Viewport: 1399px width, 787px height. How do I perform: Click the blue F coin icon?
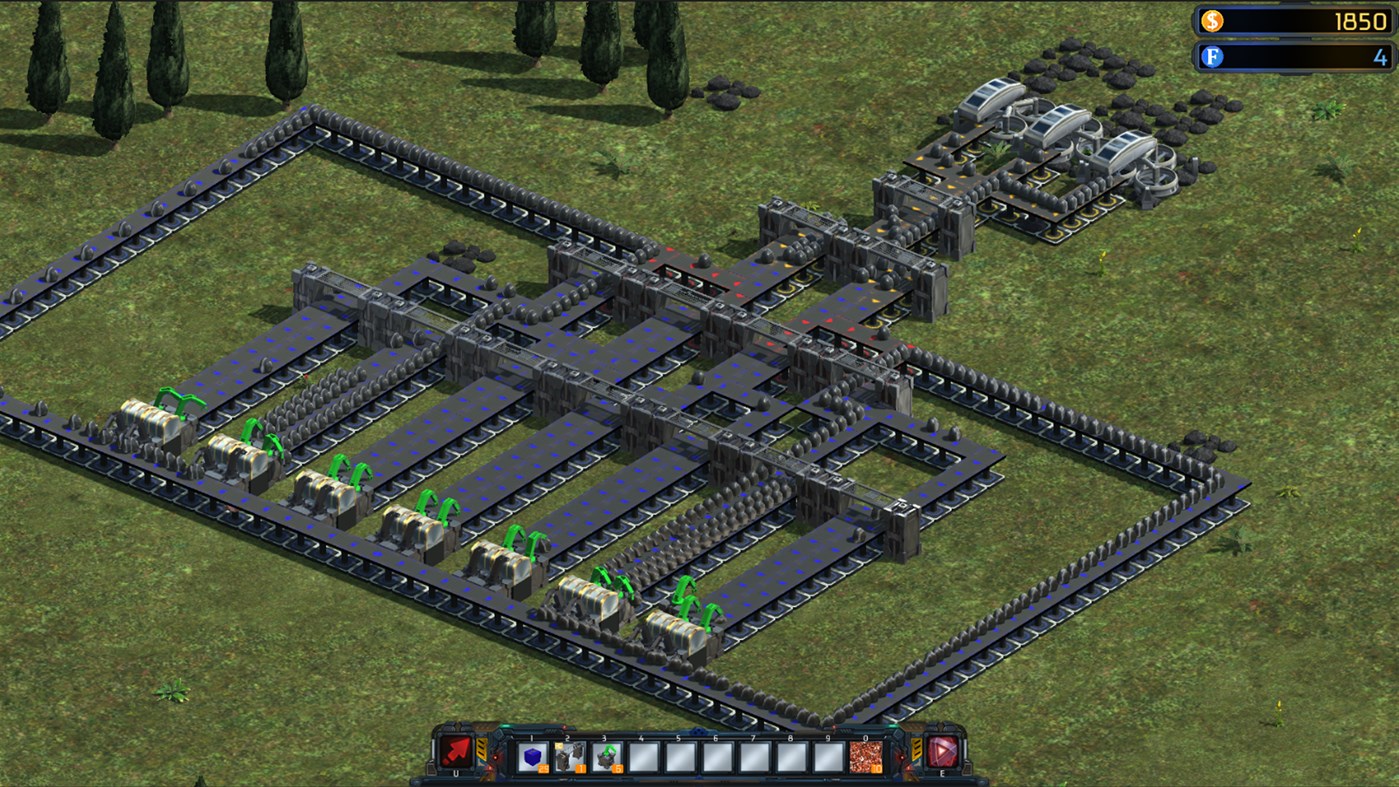(x=1211, y=57)
